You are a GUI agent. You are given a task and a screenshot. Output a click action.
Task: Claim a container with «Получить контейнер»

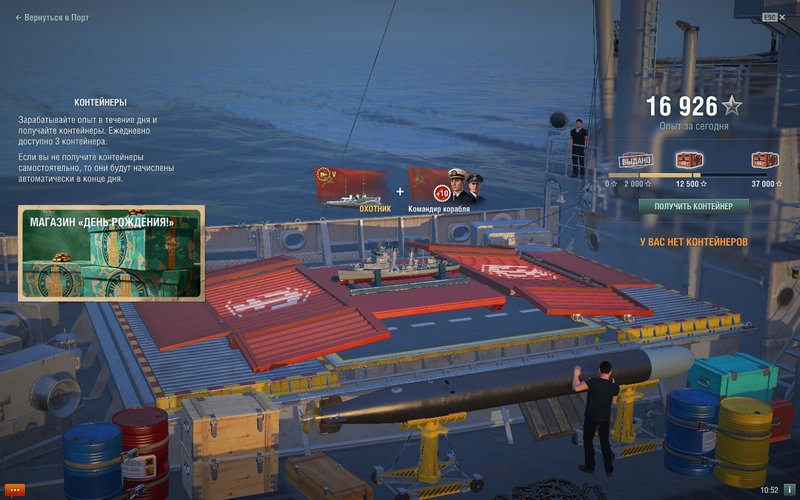693,206
